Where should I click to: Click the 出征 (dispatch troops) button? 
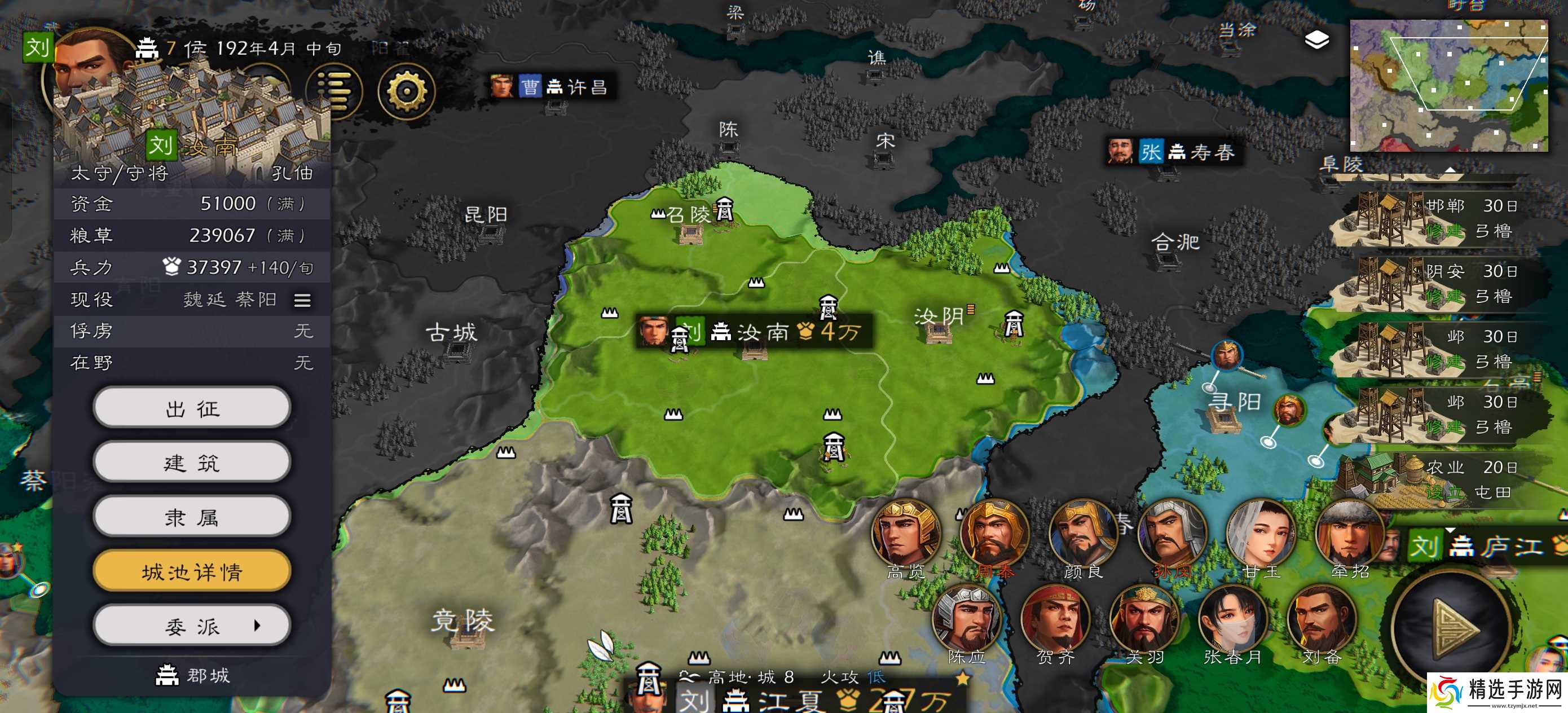point(192,408)
